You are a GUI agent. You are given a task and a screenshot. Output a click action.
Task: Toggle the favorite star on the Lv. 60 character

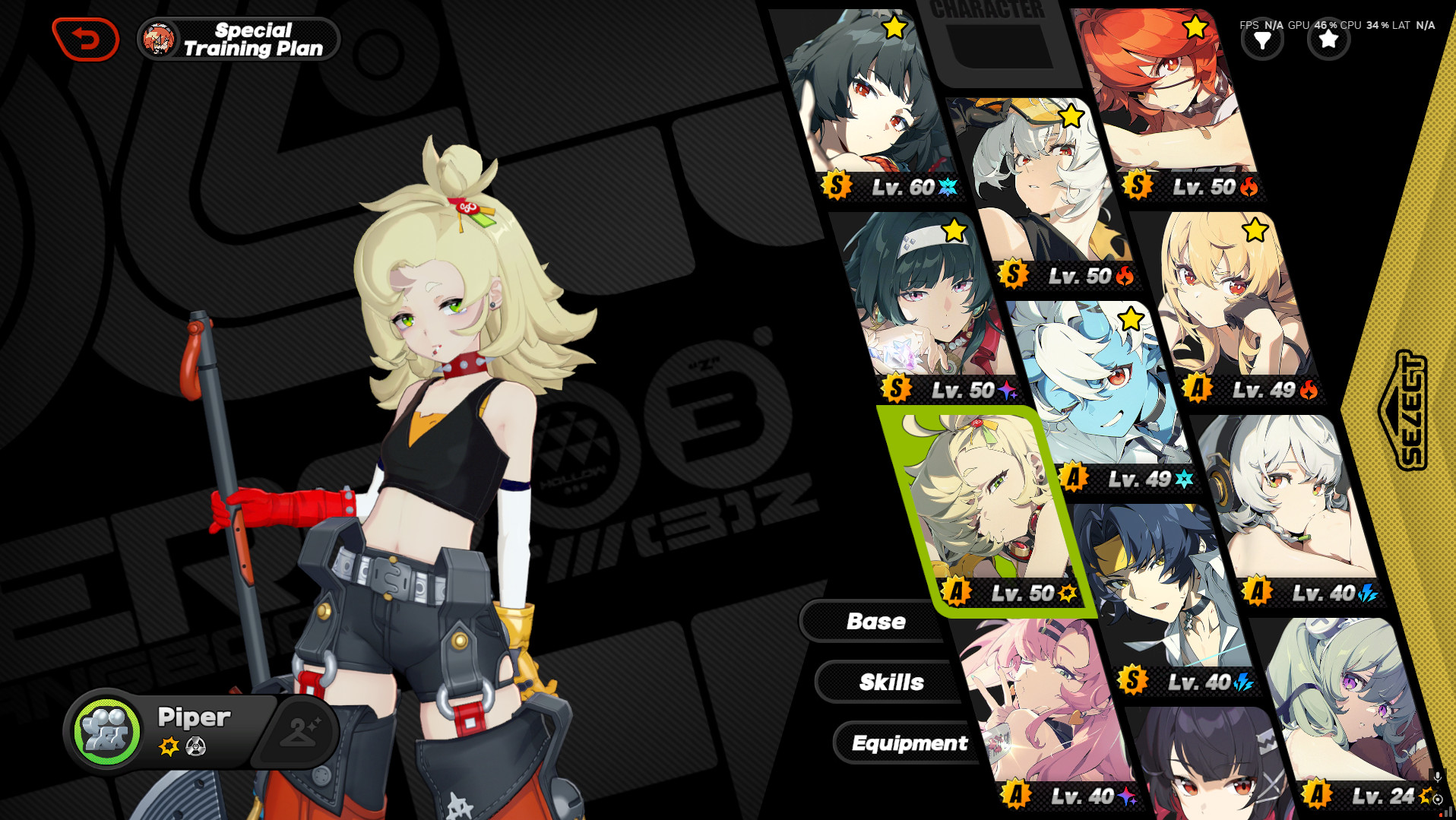tap(894, 27)
